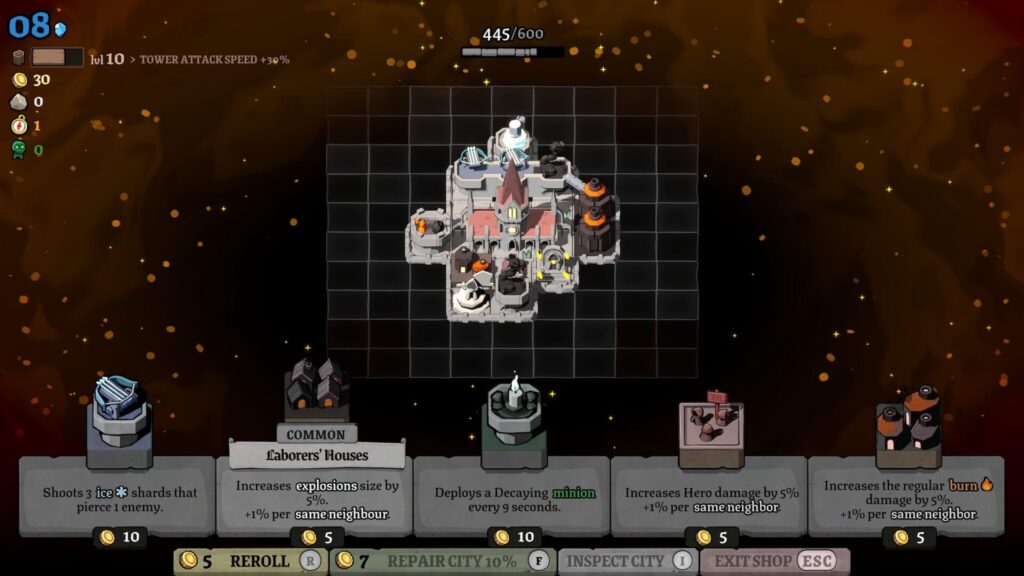Choose the Hero damage building card
Viewport: 1024px width, 576px height.
(x=709, y=496)
